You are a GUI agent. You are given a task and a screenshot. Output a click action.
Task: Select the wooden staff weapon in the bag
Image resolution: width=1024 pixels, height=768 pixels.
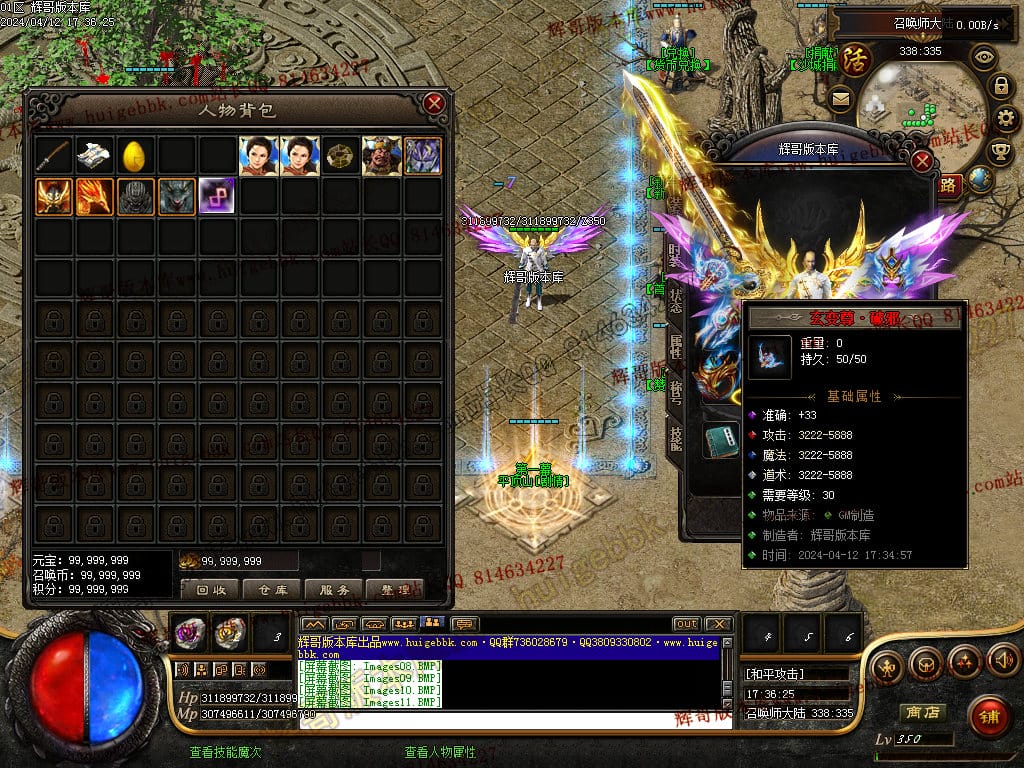pyautogui.click(x=53, y=156)
